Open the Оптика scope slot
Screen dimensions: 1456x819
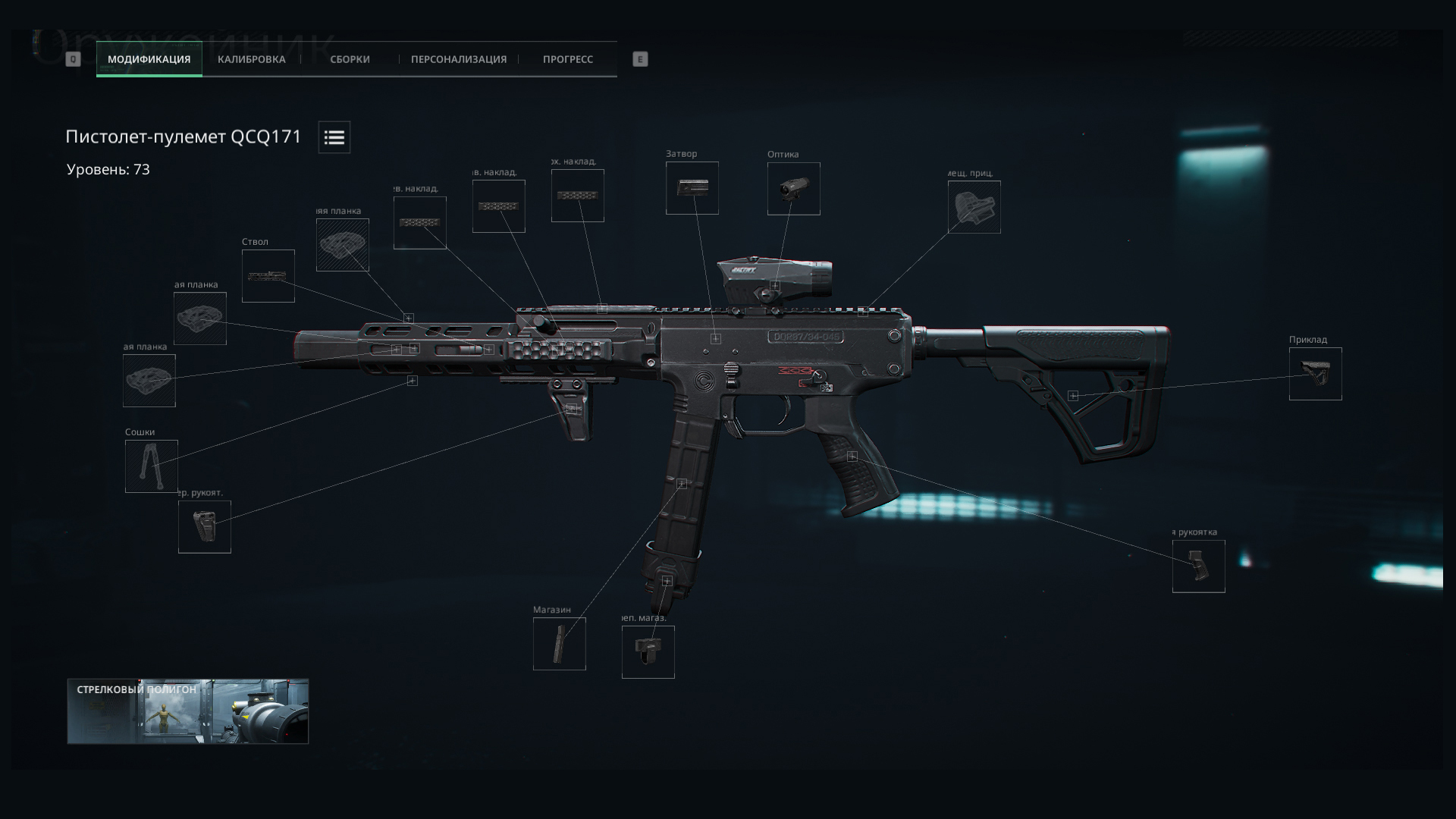pos(793,189)
